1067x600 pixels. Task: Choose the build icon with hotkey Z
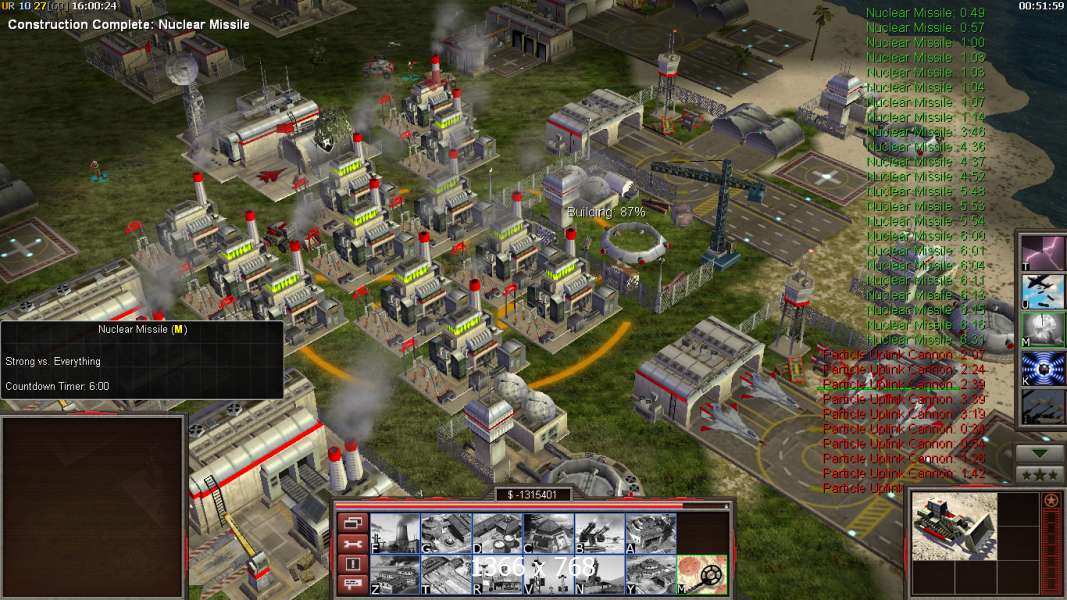click(395, 574)
